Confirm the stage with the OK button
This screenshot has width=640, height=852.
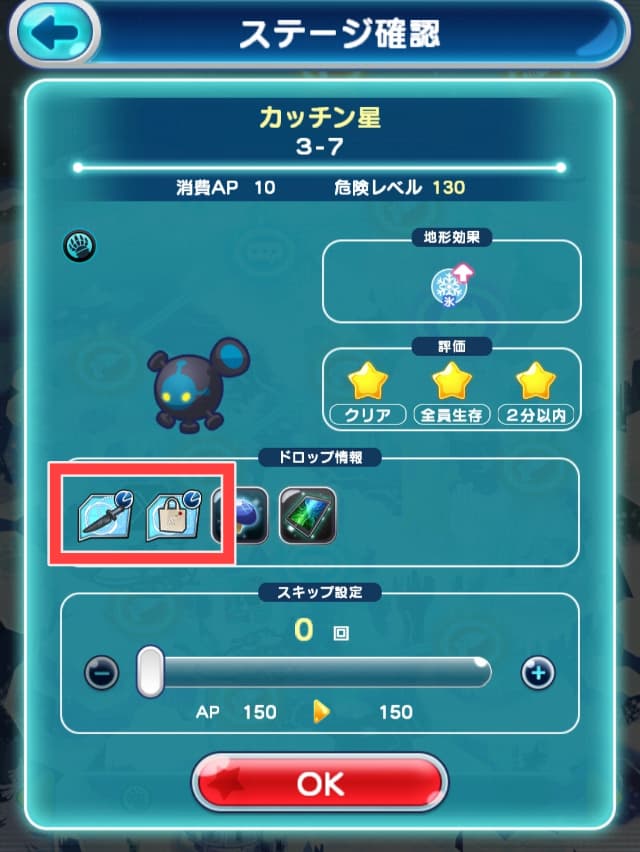pyautogui.click(x=319, y=782)
